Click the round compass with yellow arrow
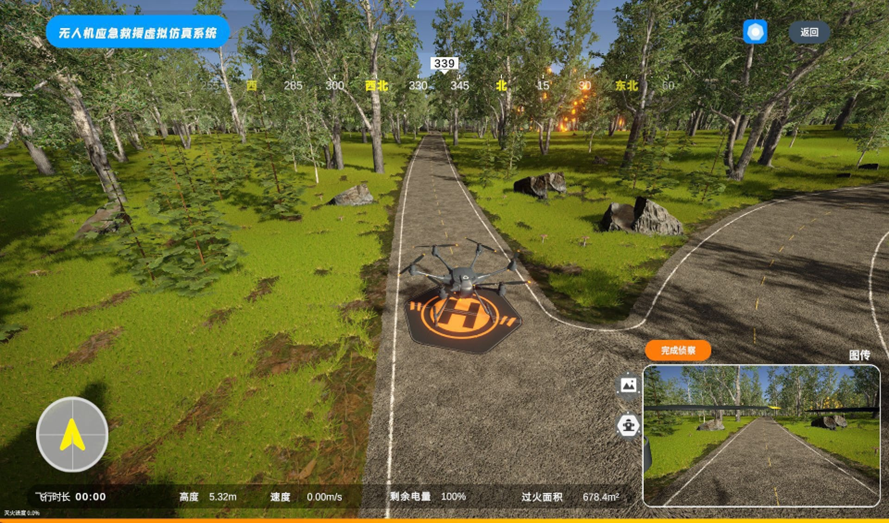The width and height of the screenshot is (889, 523). pyautogui.click(x=72, y=435)
